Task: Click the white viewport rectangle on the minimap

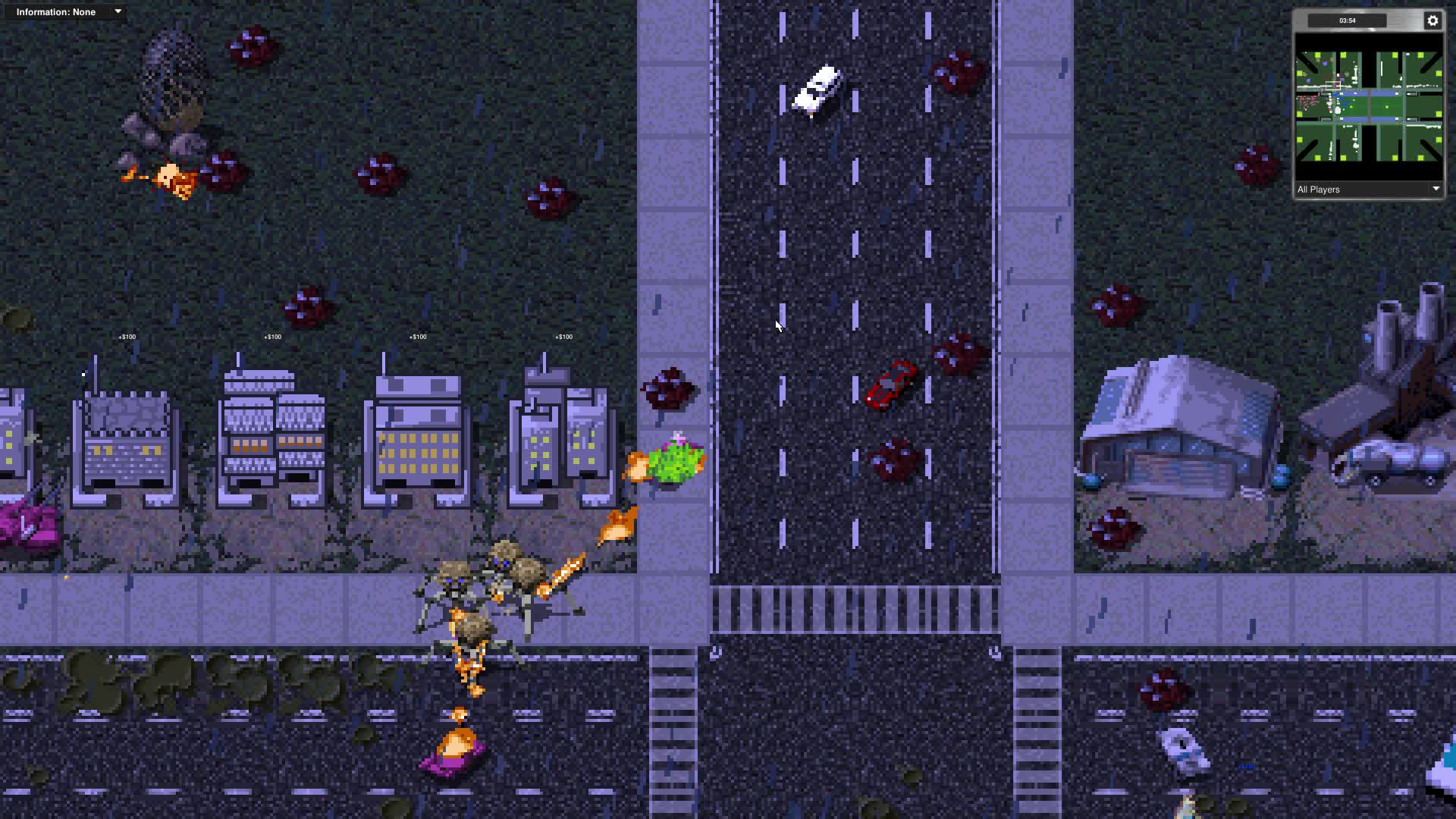Action: [x=1332, y=86]
